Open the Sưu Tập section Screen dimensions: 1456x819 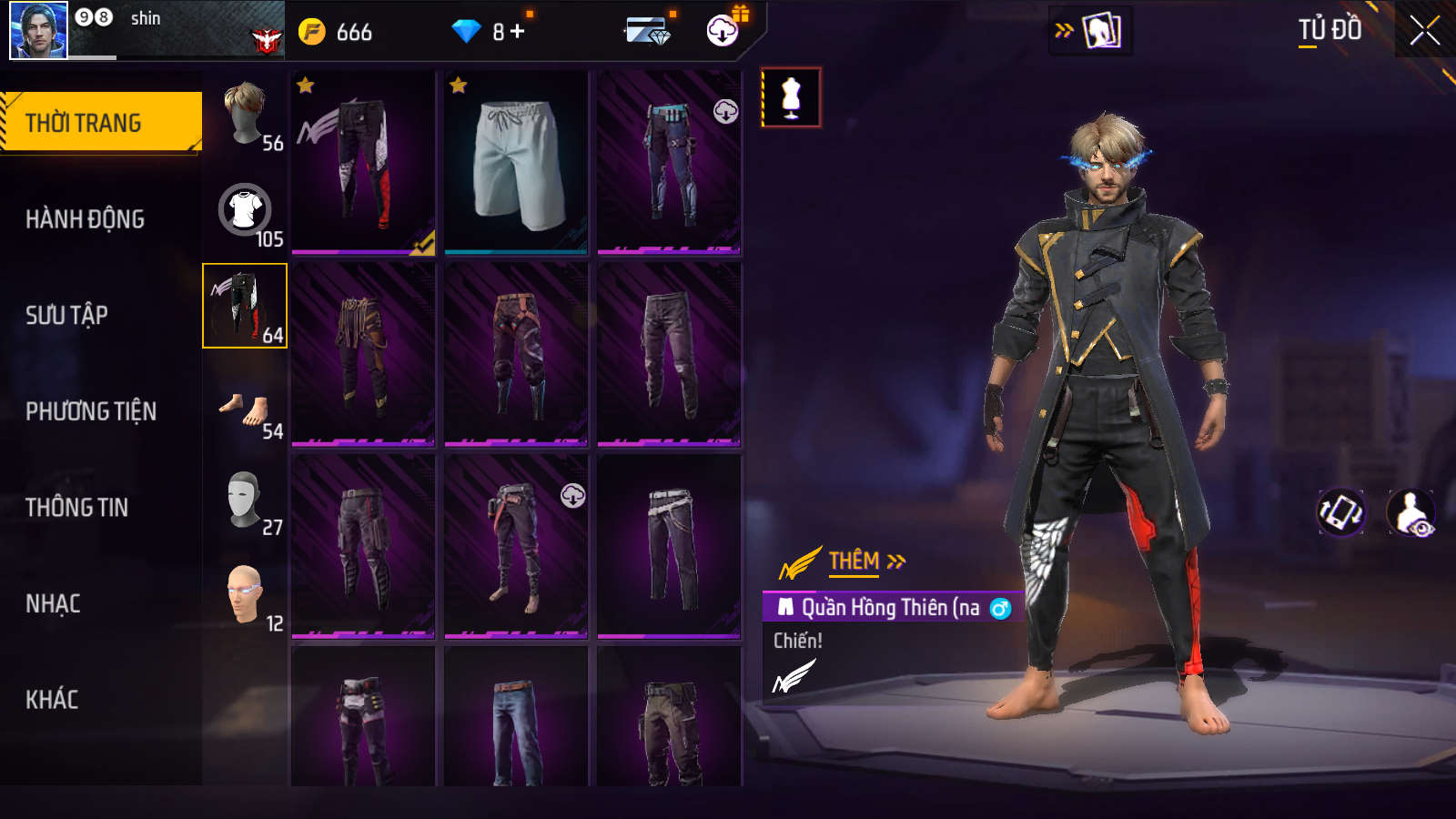(66, 315)
